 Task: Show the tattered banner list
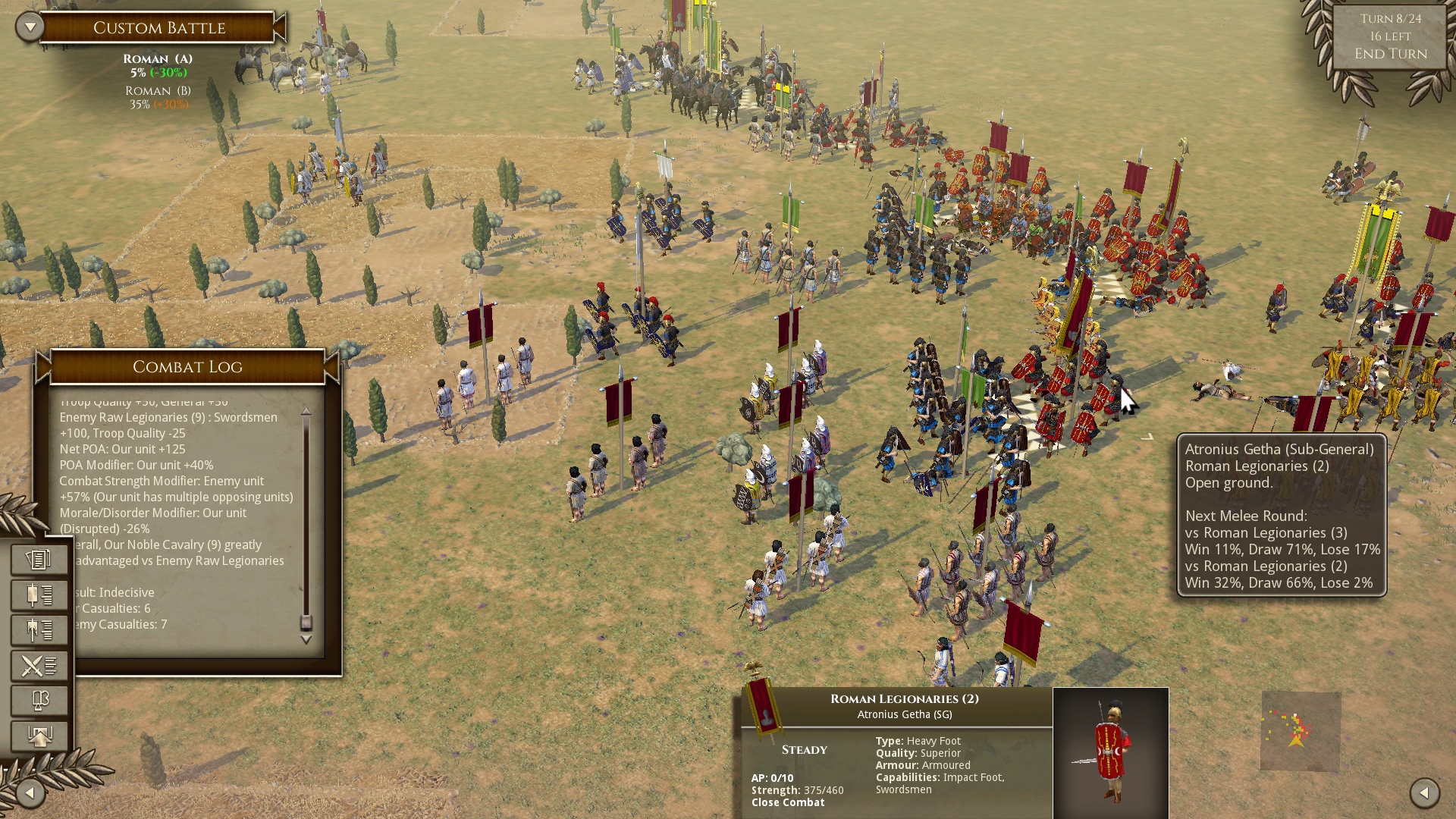click(39, 630)
